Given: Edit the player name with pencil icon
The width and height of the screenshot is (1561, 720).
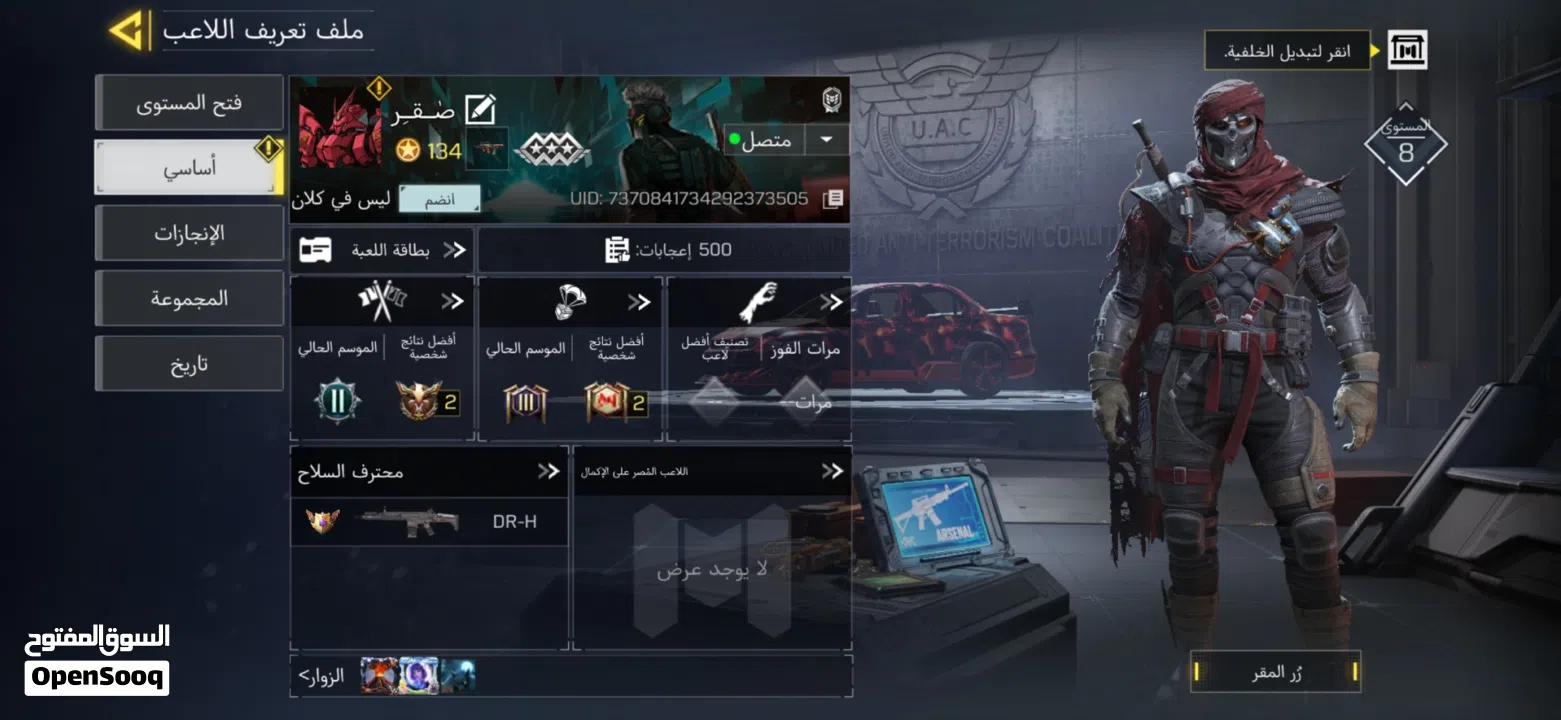Looking at the screenshot, I should coord(481,110).
